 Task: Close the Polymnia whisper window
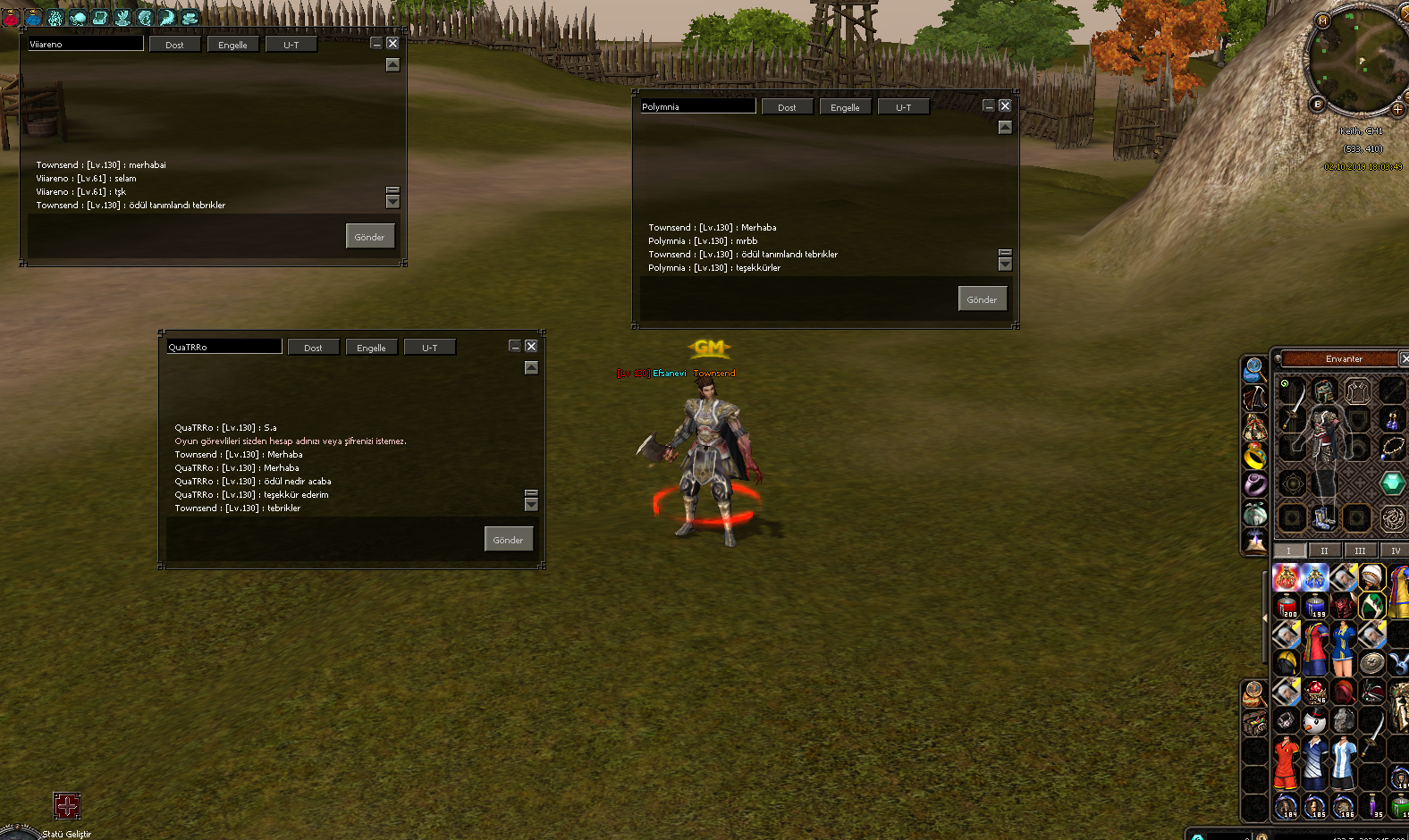[1005, 105]
